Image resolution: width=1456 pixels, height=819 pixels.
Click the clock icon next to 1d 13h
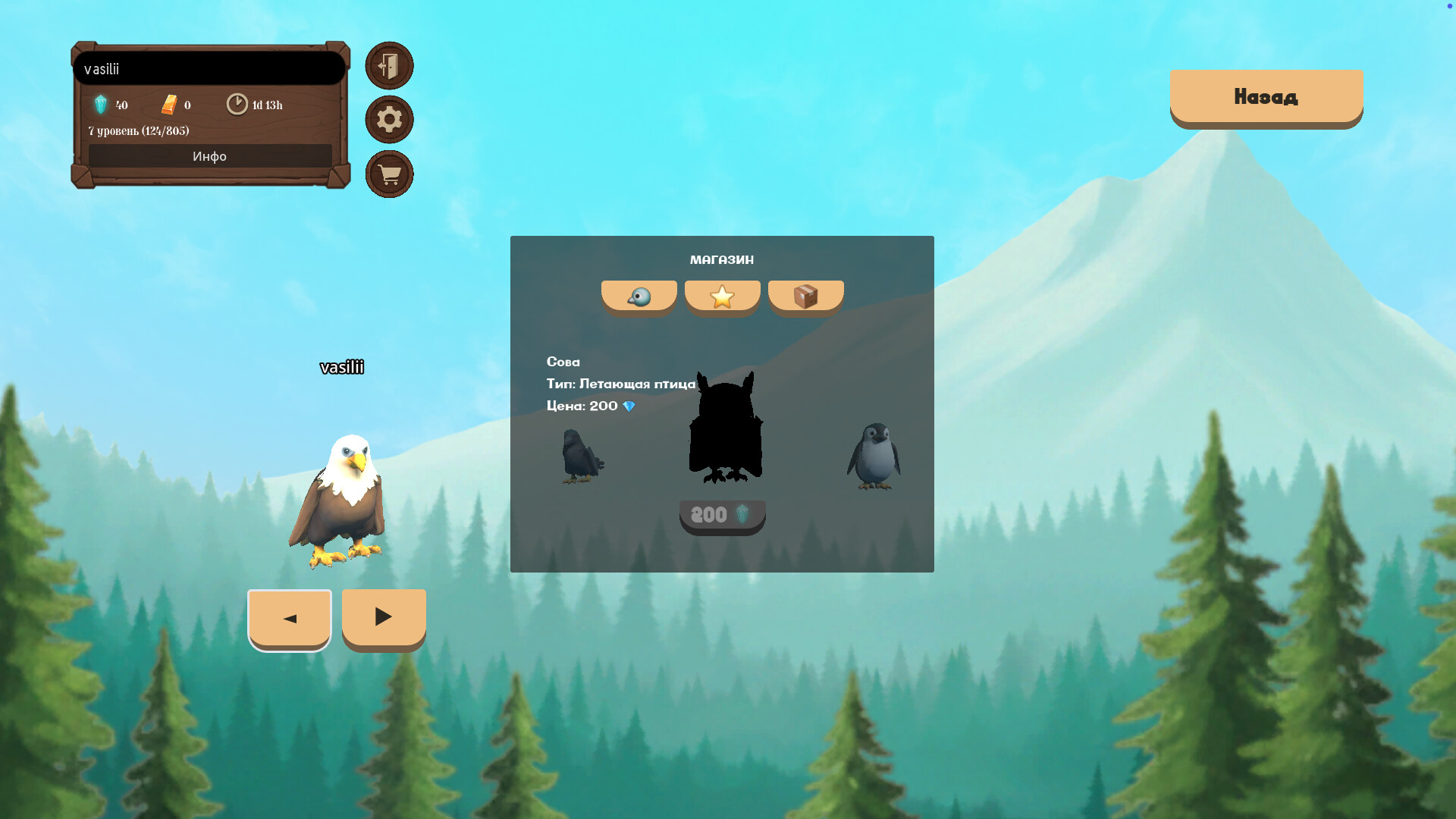click(x=236, y=104)
